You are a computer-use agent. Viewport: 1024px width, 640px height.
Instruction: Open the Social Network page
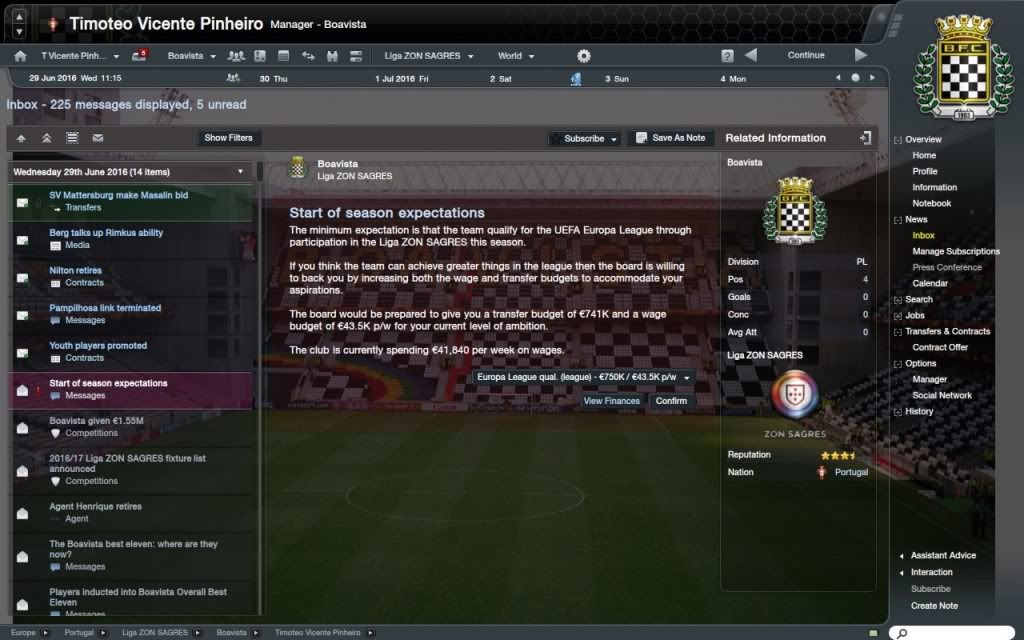pyautogui.click(x=942, y=395)
